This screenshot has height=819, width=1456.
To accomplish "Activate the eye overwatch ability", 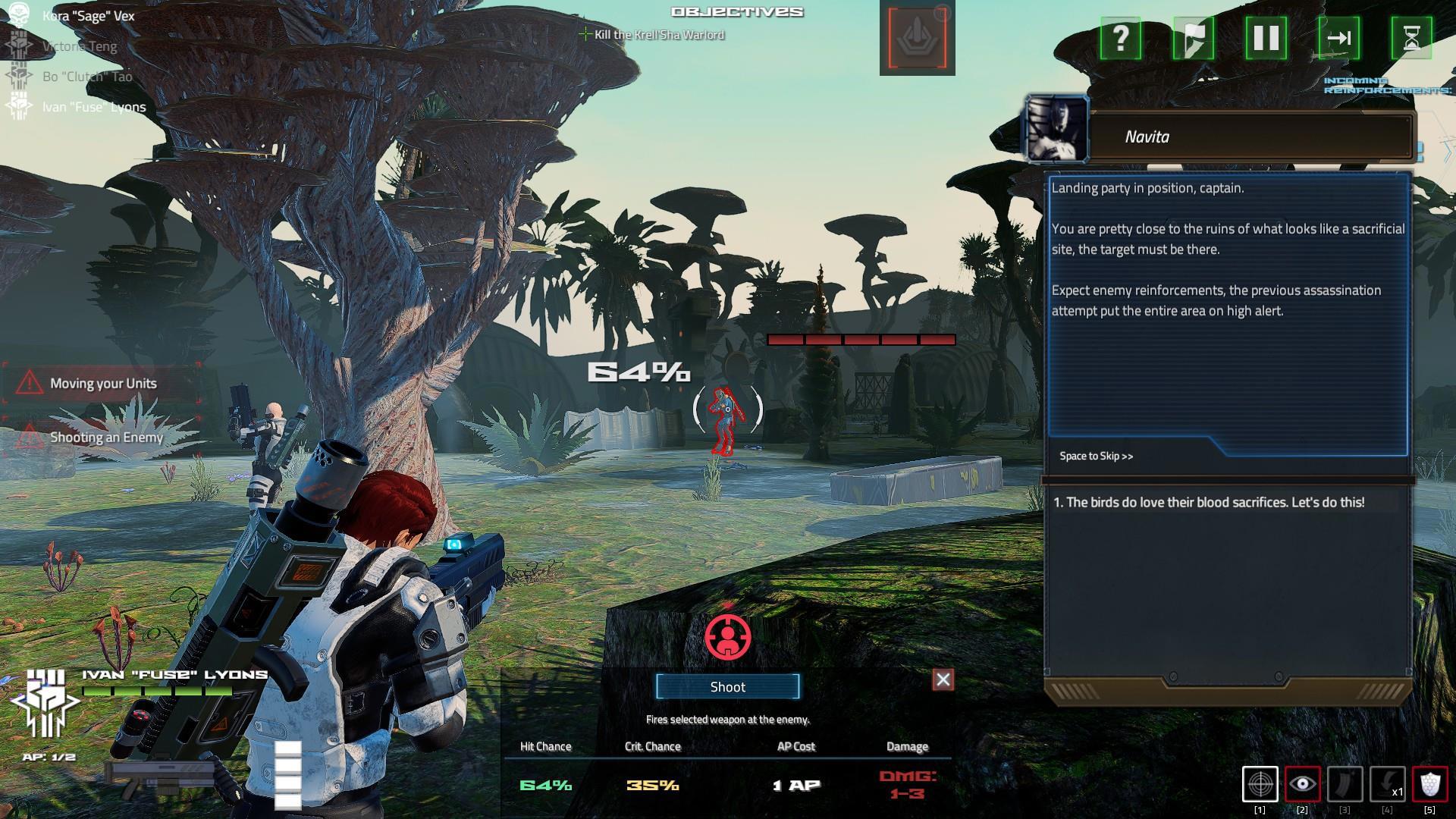I will 1303,784.
